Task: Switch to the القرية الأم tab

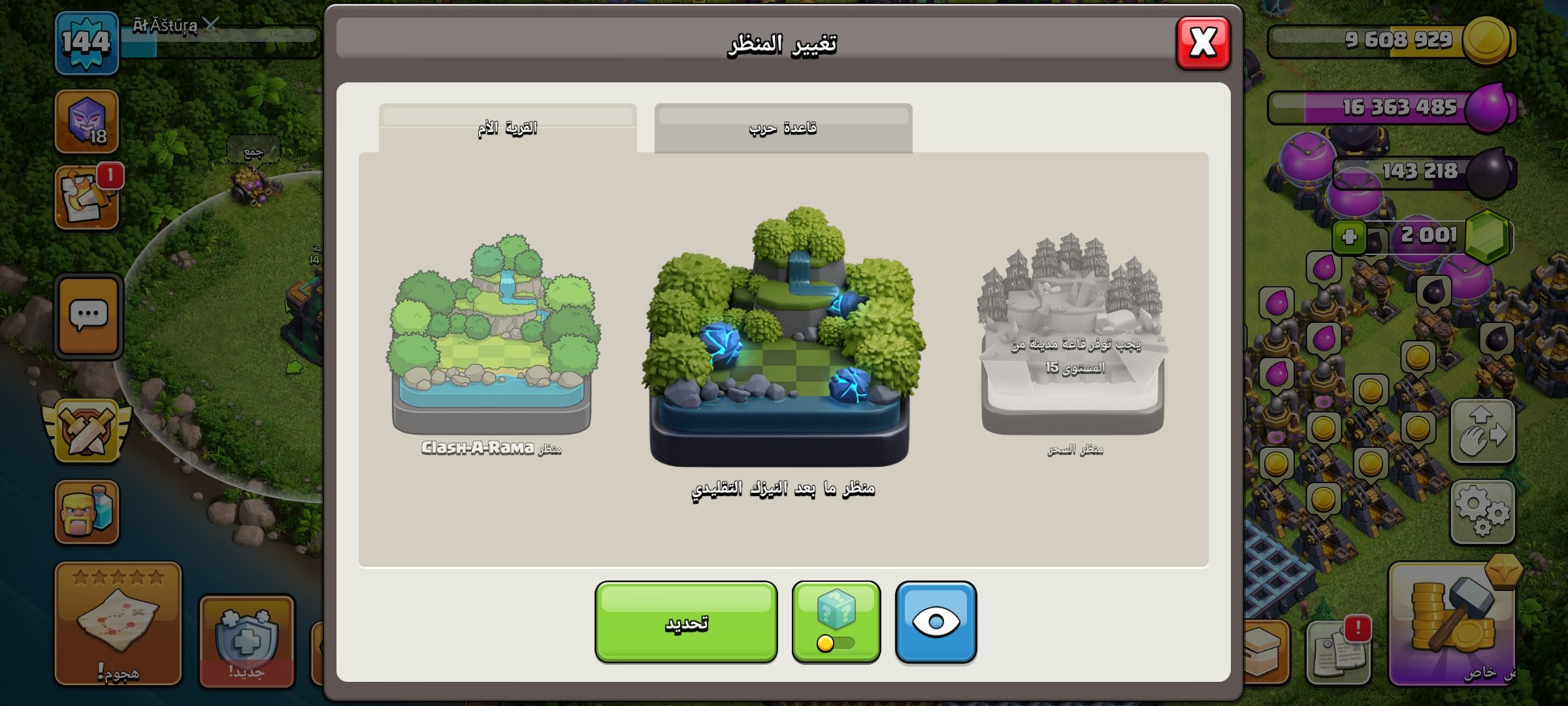Action: click(508, 127)
